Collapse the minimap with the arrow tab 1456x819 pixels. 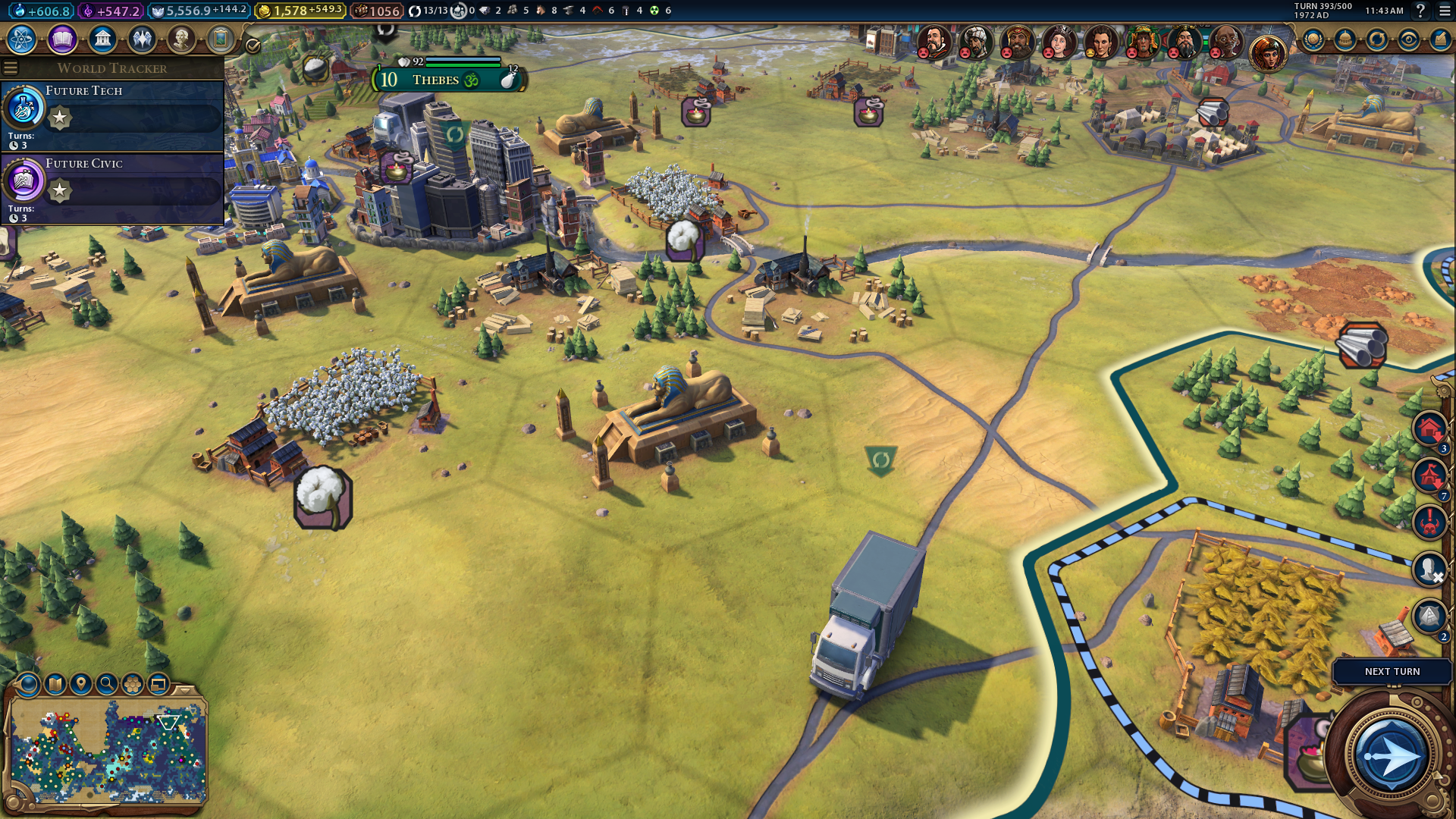click(184, 690)
